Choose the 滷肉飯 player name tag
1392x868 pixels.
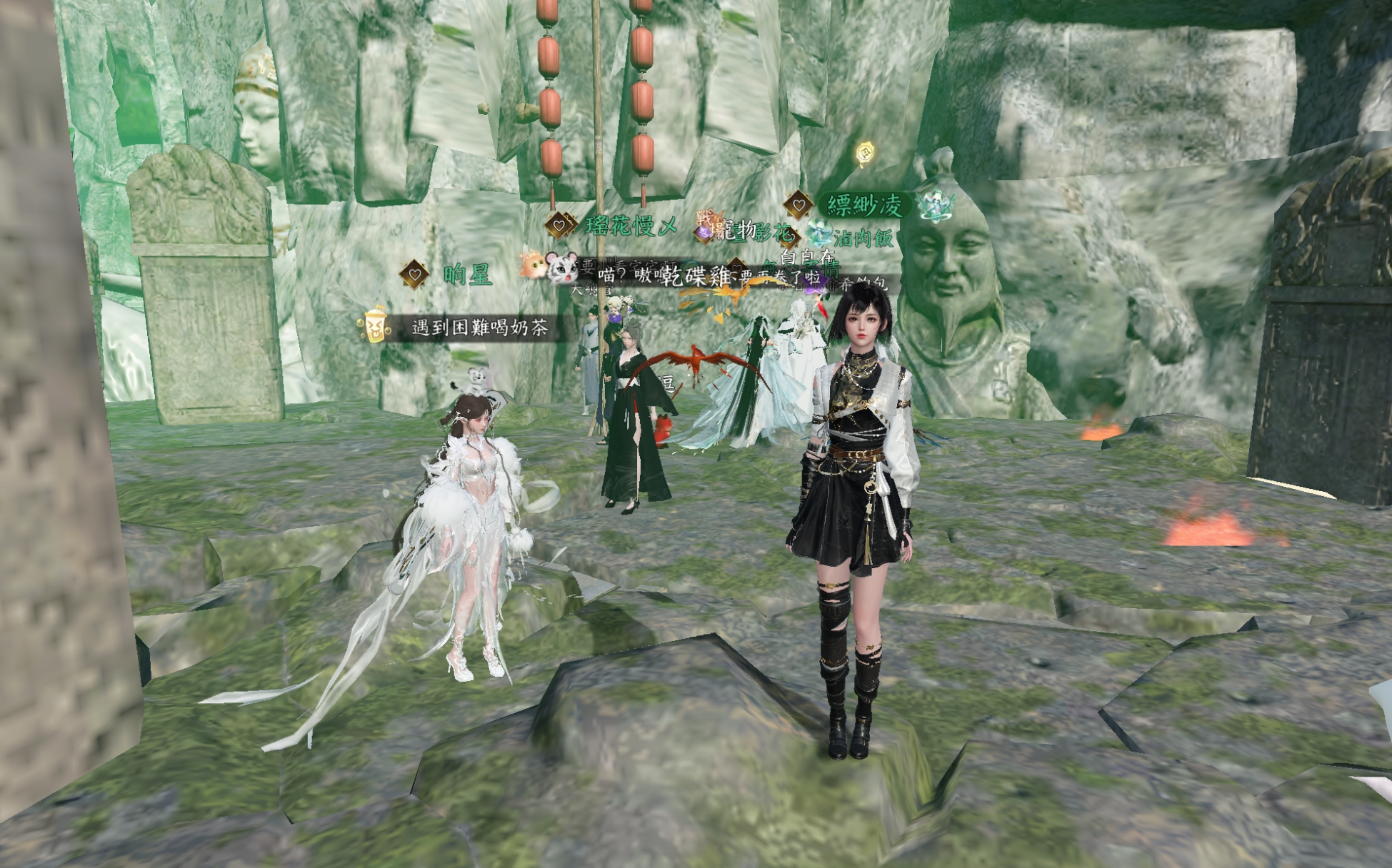(x=863, y=237)
